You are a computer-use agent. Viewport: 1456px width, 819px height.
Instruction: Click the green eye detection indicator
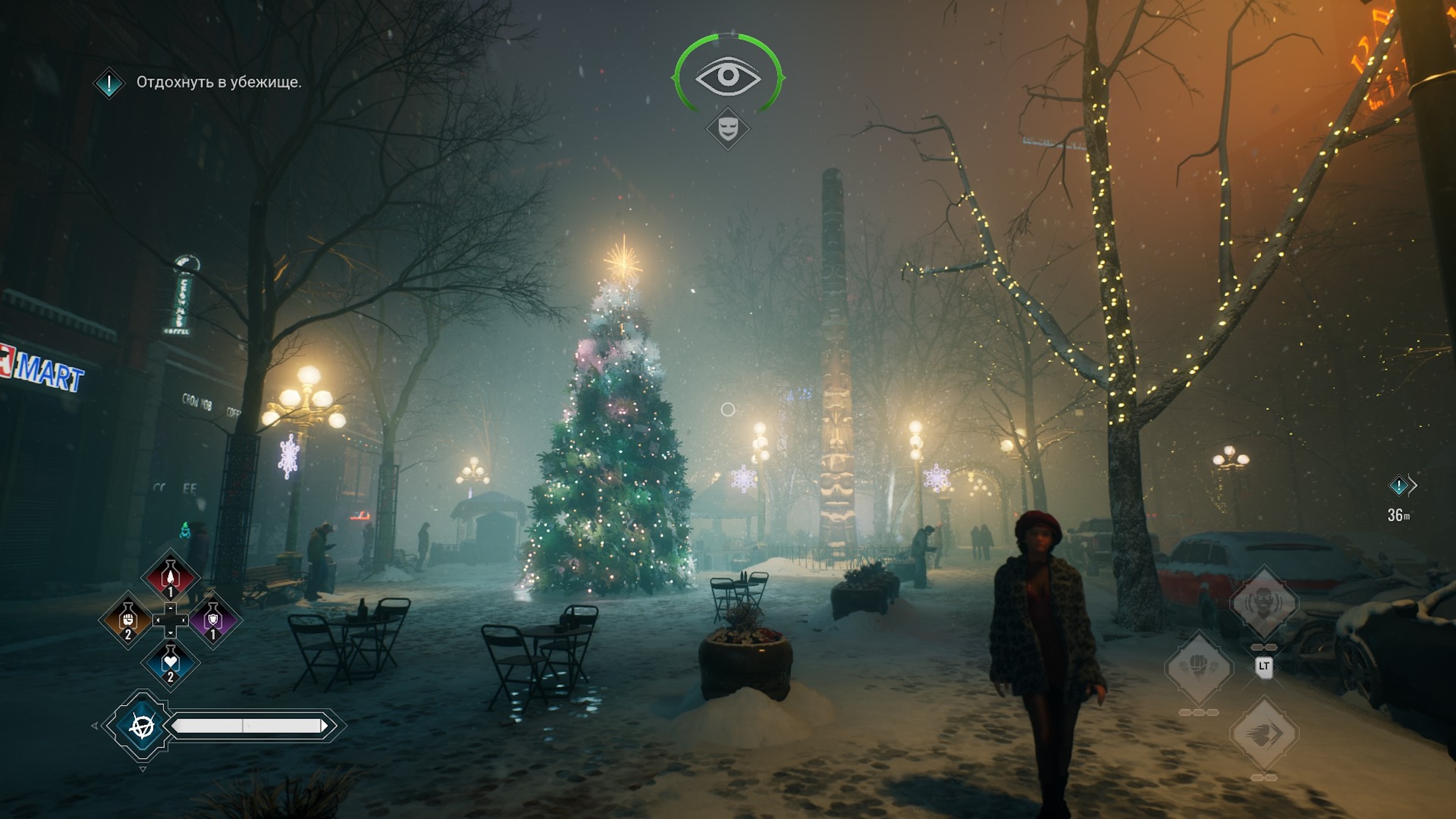point(727,76)
